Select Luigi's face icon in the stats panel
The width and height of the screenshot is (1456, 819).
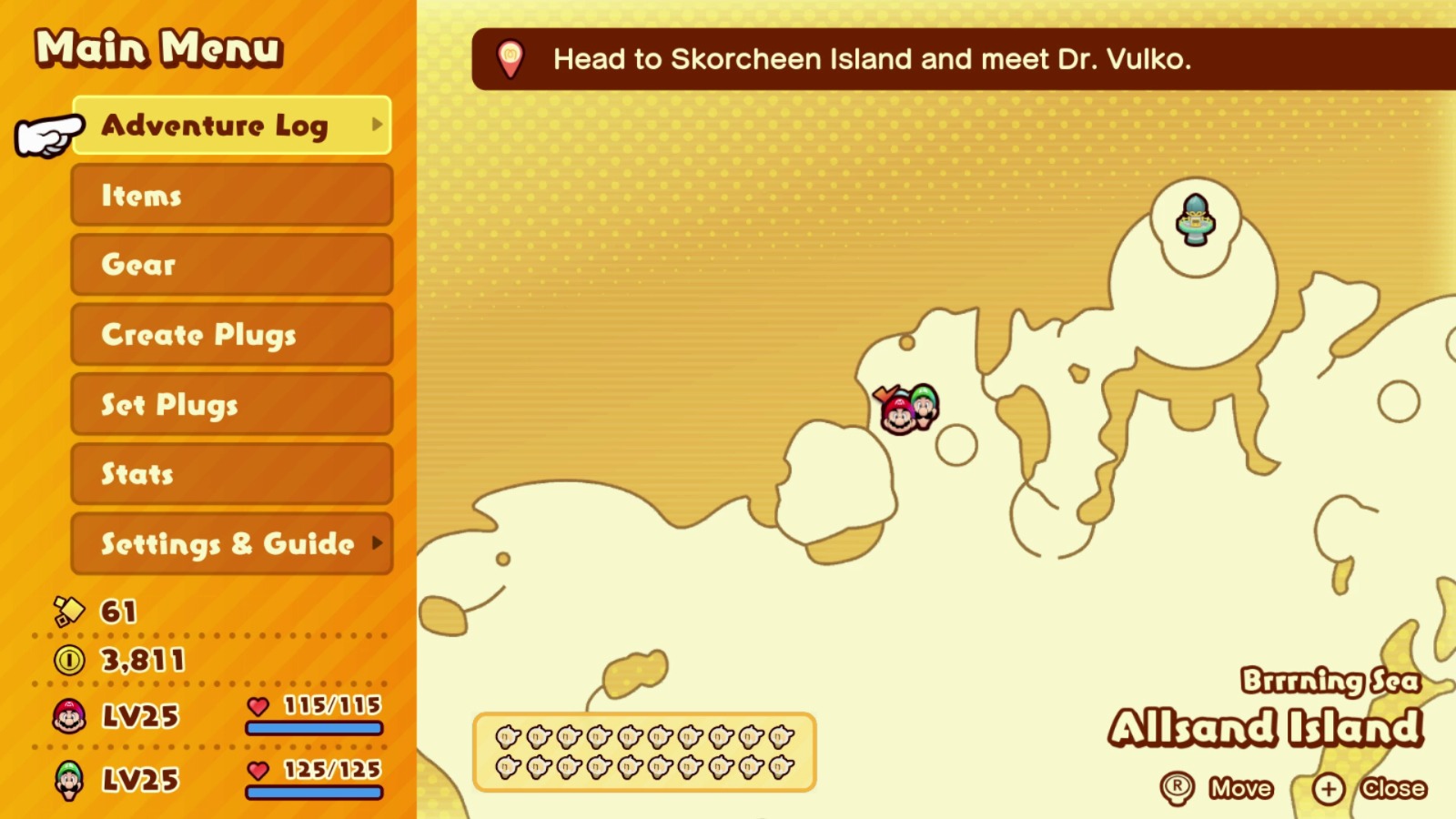[68, 780]
